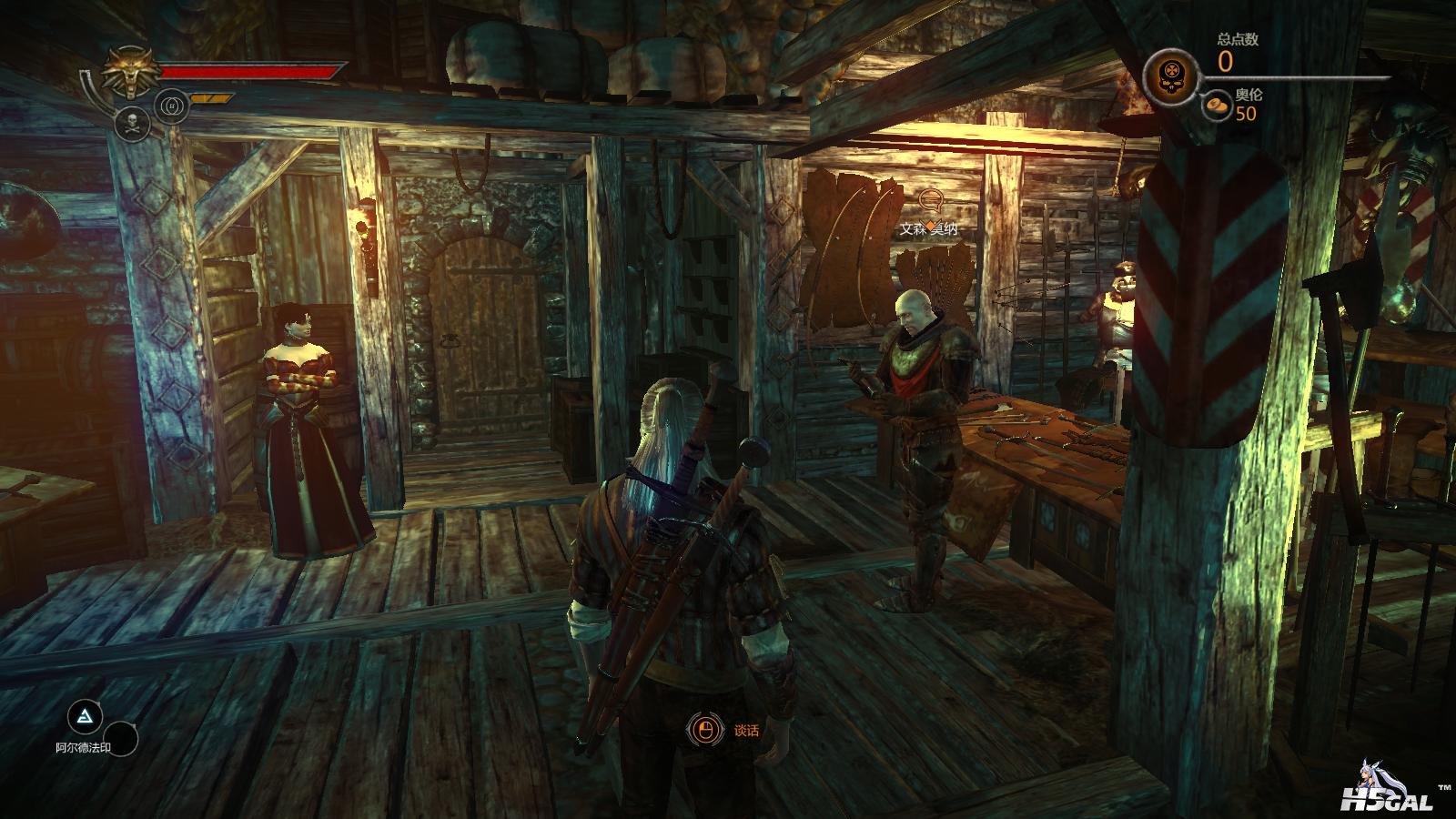The height and width of the screenshot is (819, 1456).
Task: Click the round icon right of the medallion
Action: tap(171, 106)
